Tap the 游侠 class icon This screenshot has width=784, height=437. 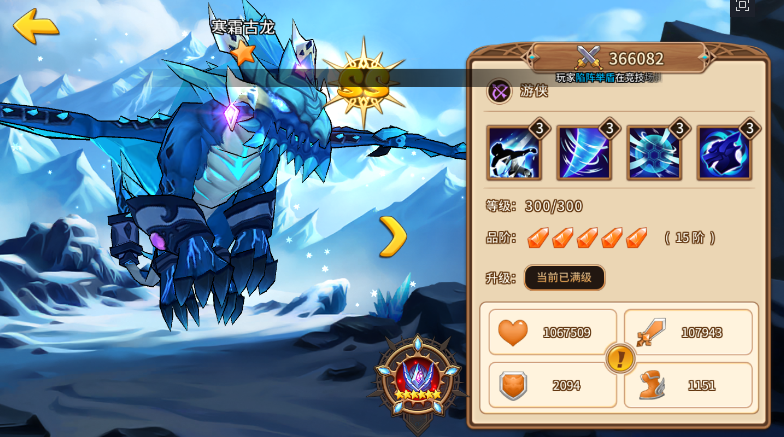pos(500,92)
